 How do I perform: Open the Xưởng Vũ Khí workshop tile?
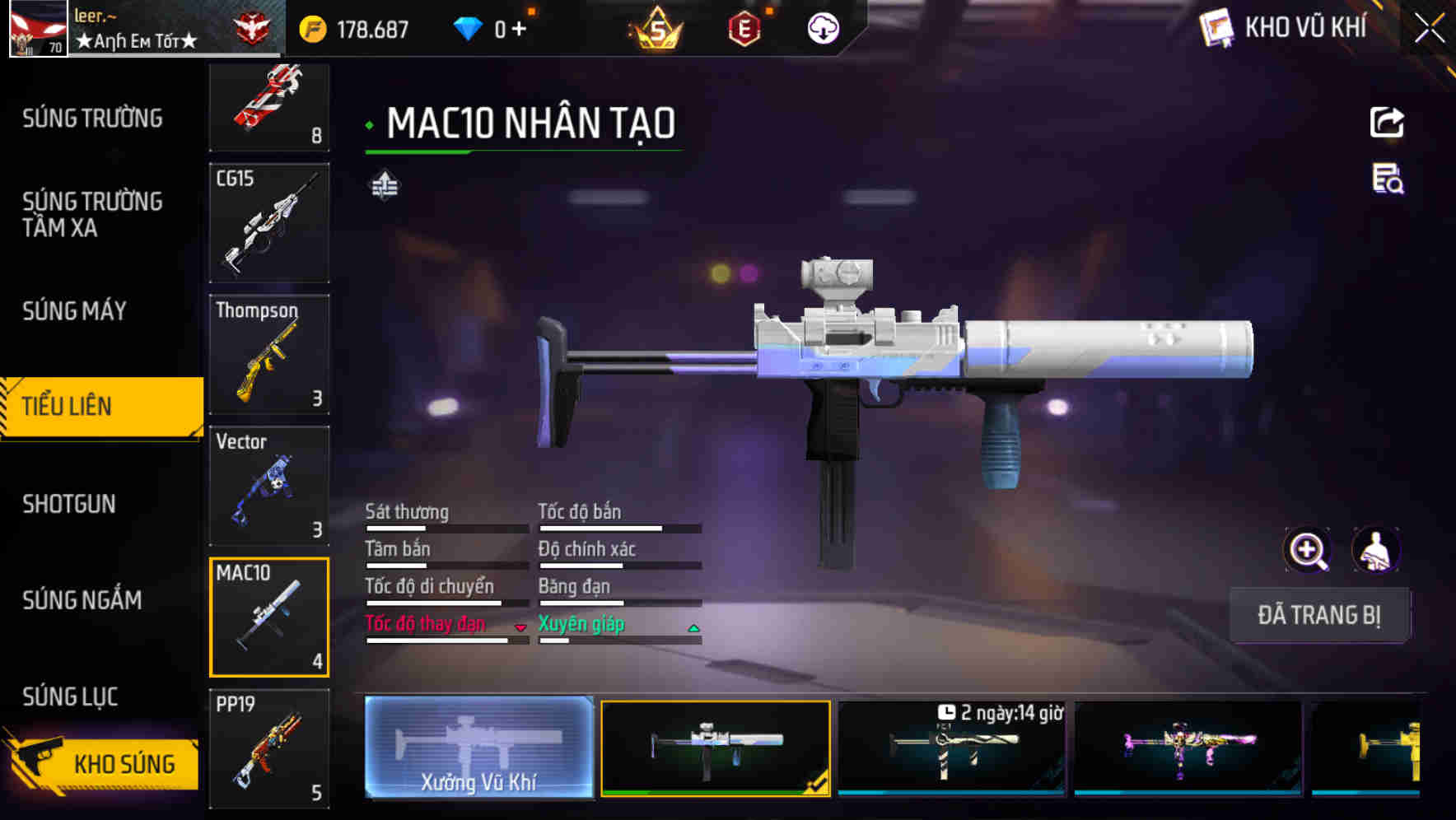tap(478, 748)
